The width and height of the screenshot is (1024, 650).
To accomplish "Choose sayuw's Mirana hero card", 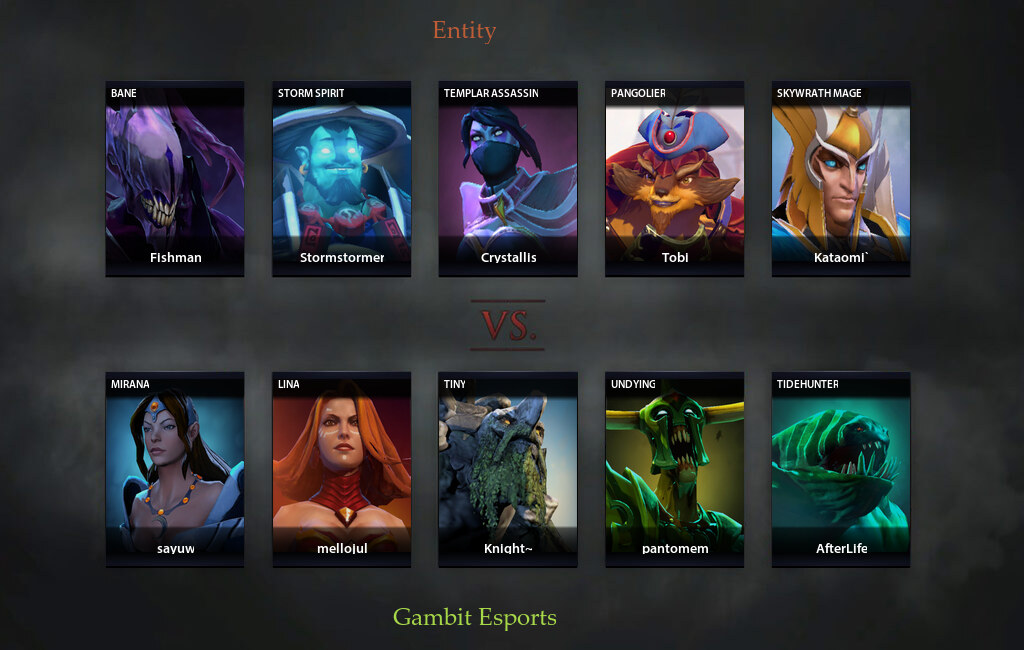I will pos(175,470).
